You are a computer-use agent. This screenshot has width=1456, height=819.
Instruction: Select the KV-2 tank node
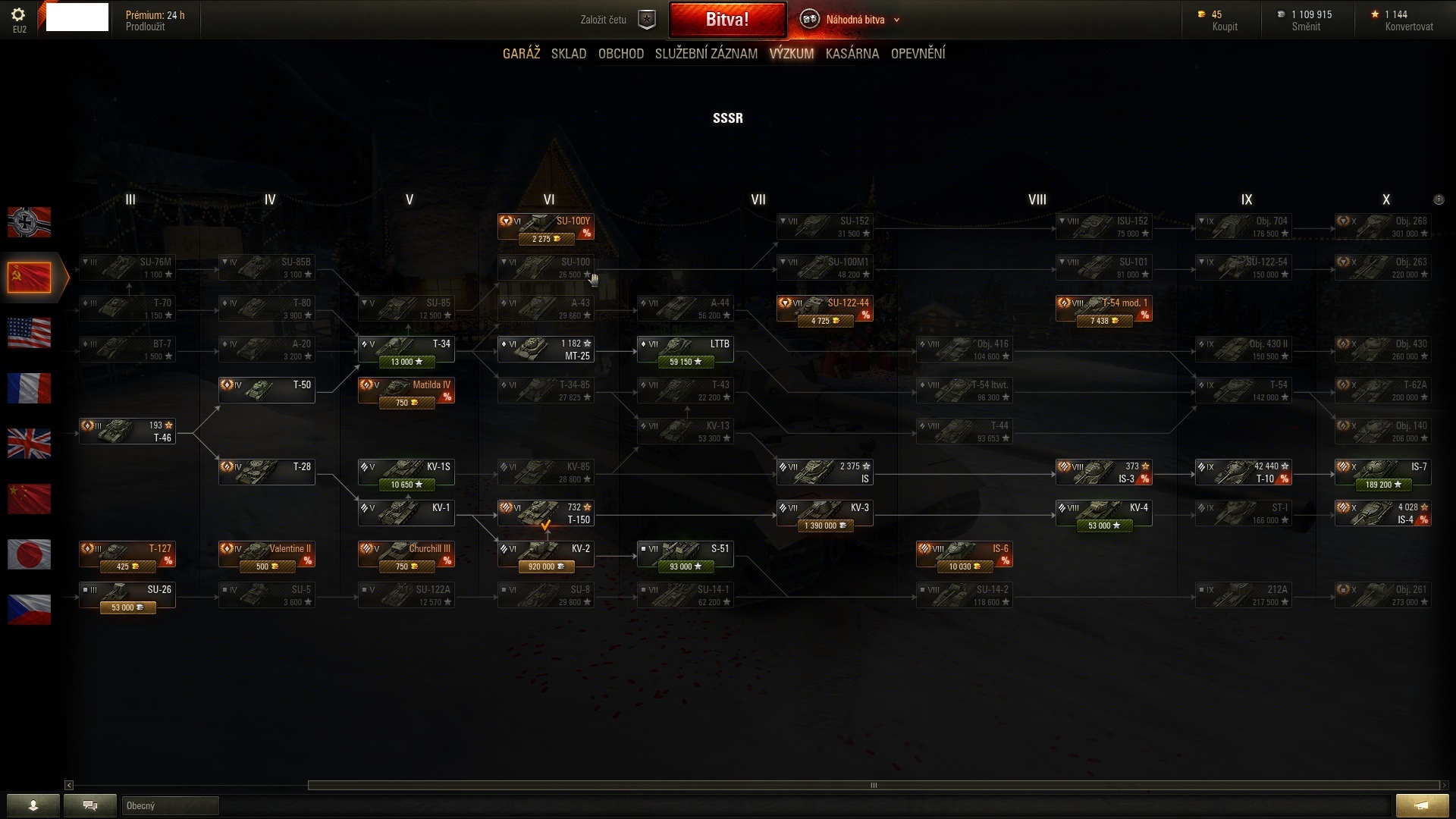546,555
